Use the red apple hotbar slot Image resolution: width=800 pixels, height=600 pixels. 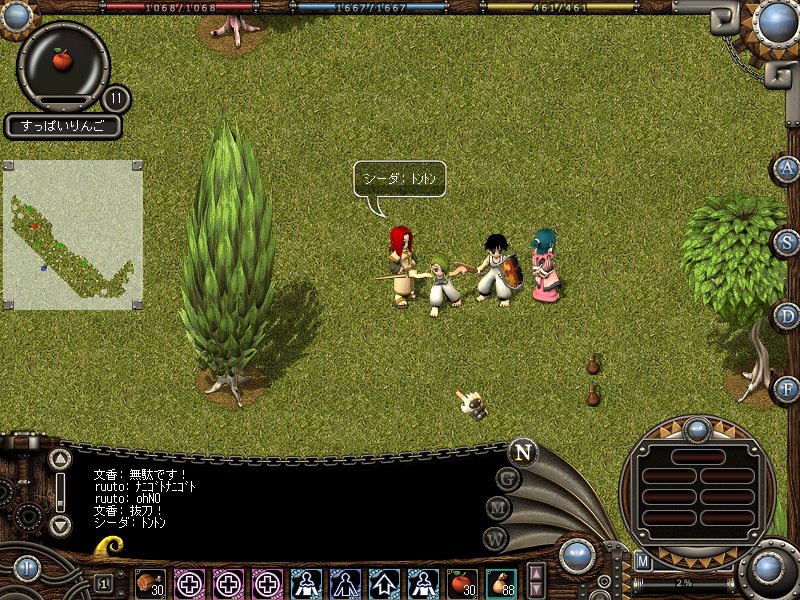462,582
